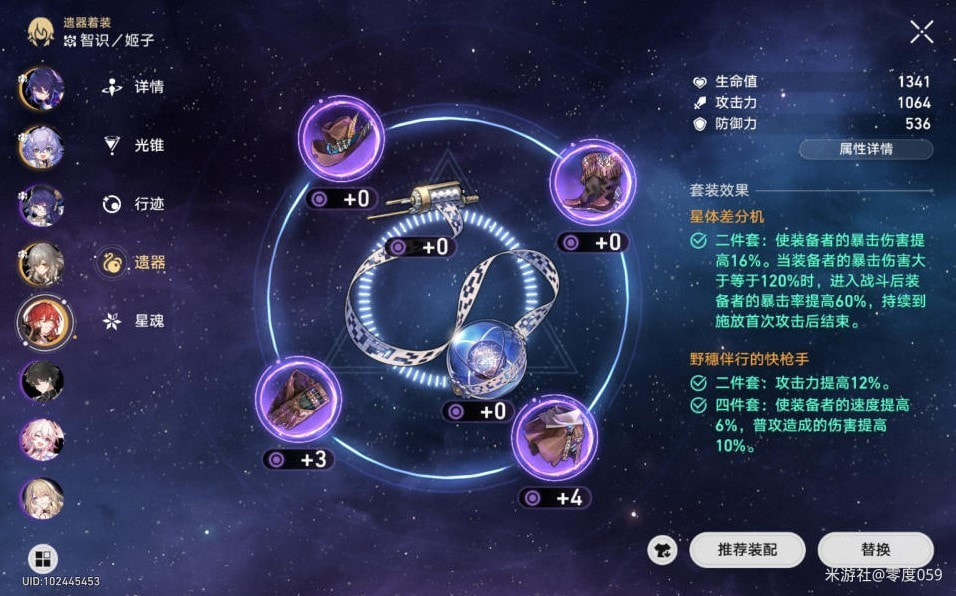Select the 遗器 relics tab
956x596 pixels.
click(136, 263)
